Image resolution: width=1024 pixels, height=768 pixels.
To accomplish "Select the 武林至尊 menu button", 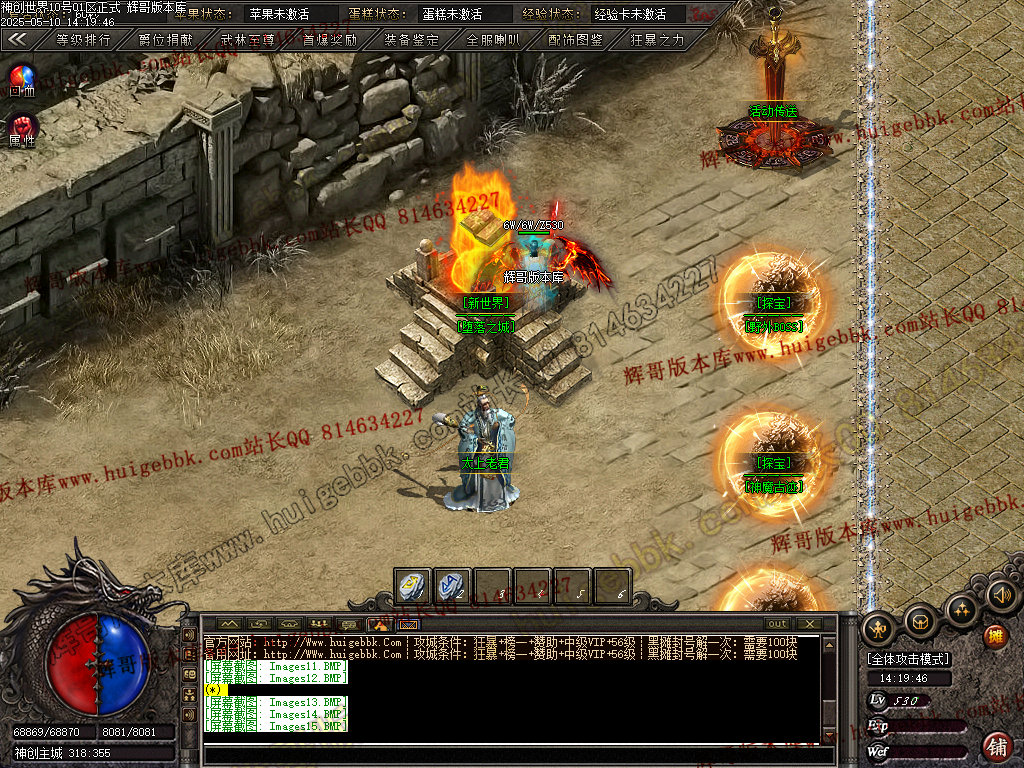I will 247,40.
